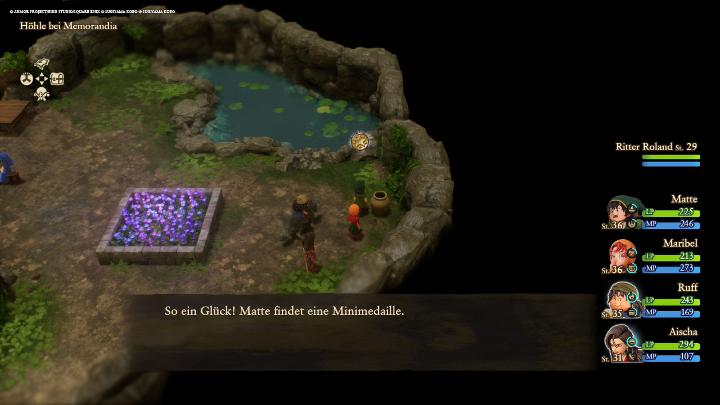Open the map shortcut icon
This screenshot has height=405, width=720.
tap(42, 63)
